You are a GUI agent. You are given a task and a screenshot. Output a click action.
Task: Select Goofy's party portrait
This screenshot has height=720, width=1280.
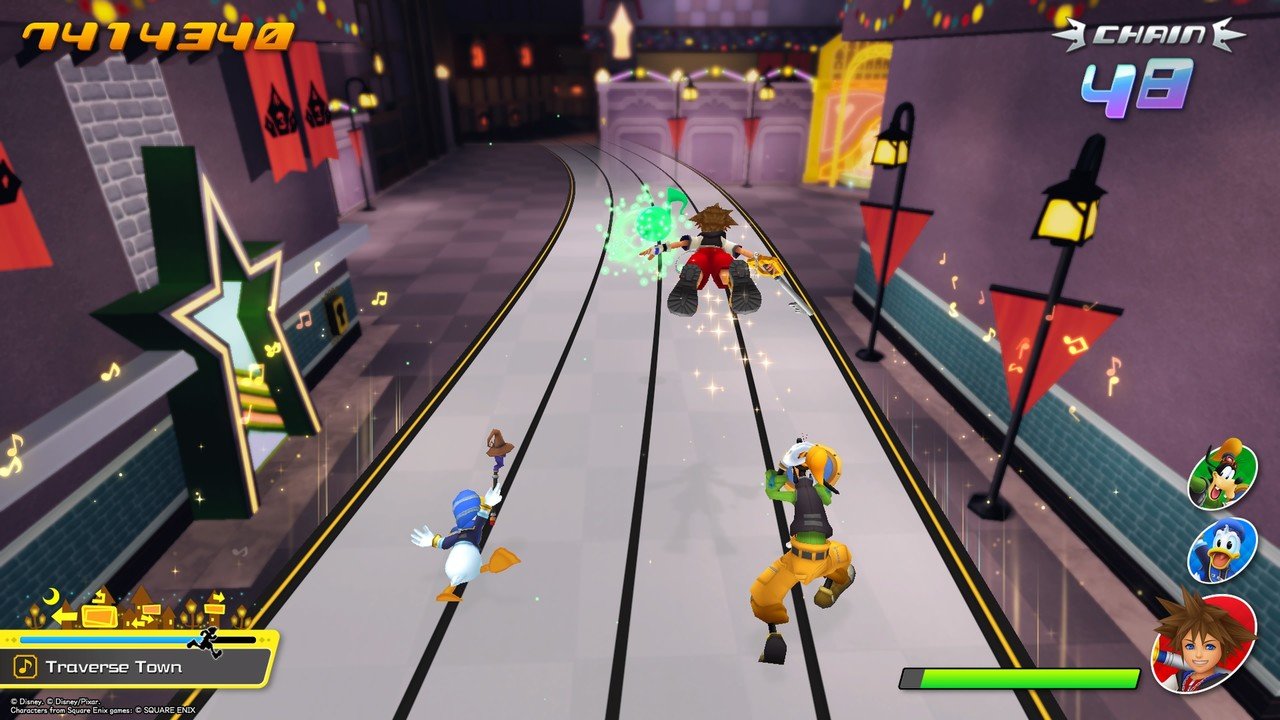tap(1222, 475)
